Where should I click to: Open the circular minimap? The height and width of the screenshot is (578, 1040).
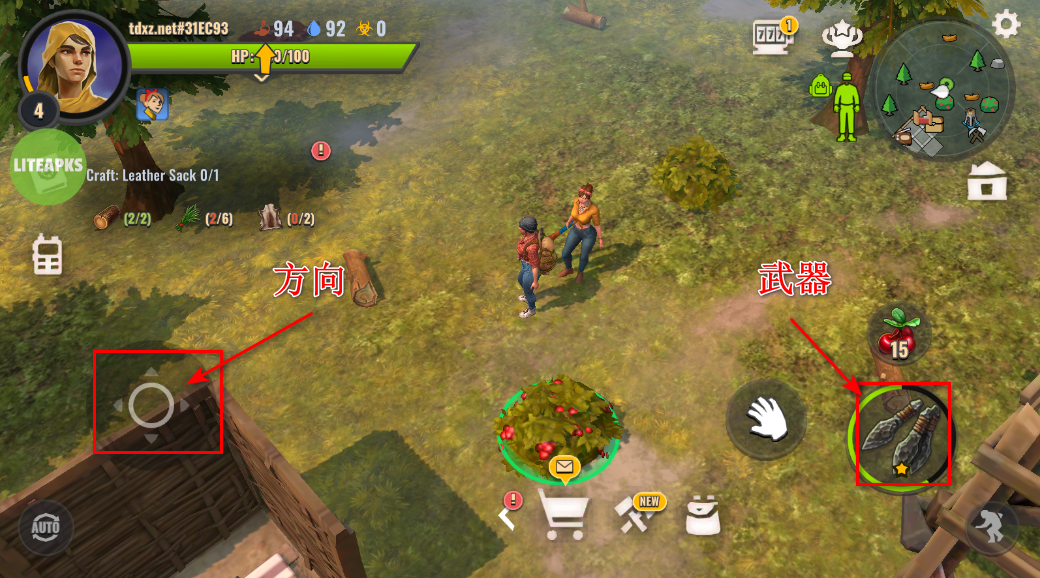pos(941,91)
